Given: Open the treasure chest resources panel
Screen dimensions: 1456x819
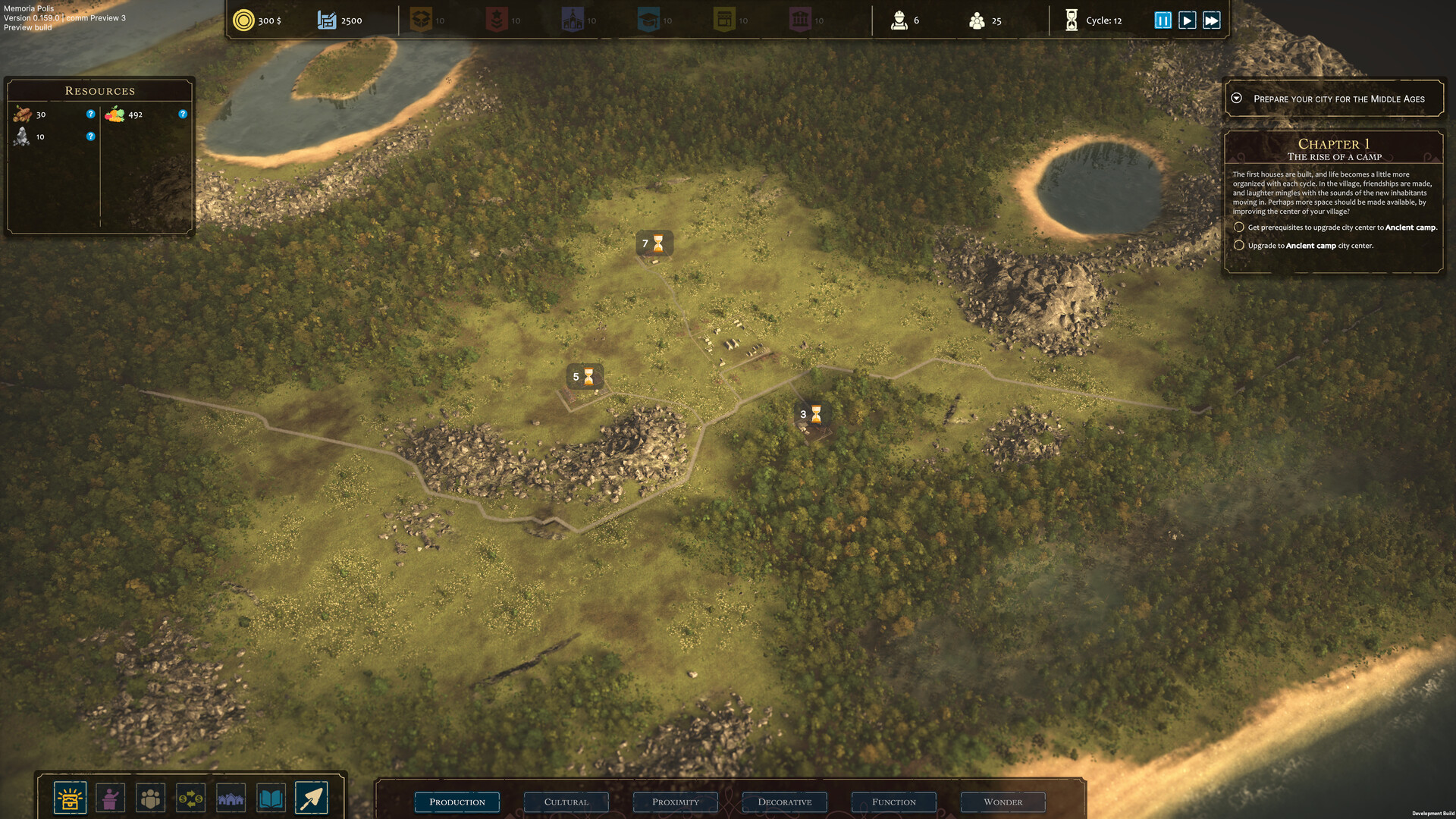Looking at the screenshot, I should point(70,798).
